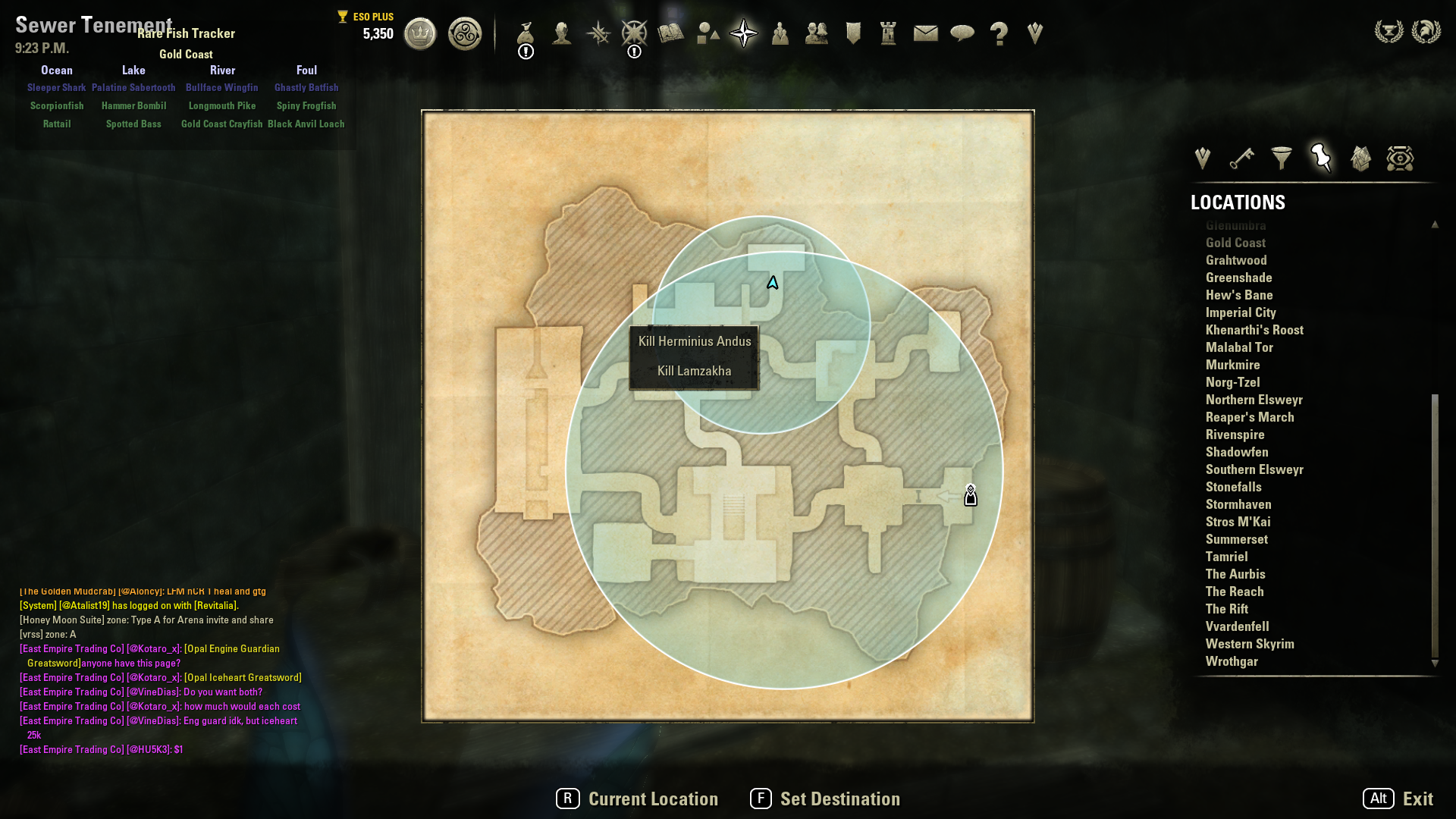Click the door marker on the map
Viewport: 1456px width, 819px height.
(971, 496)
